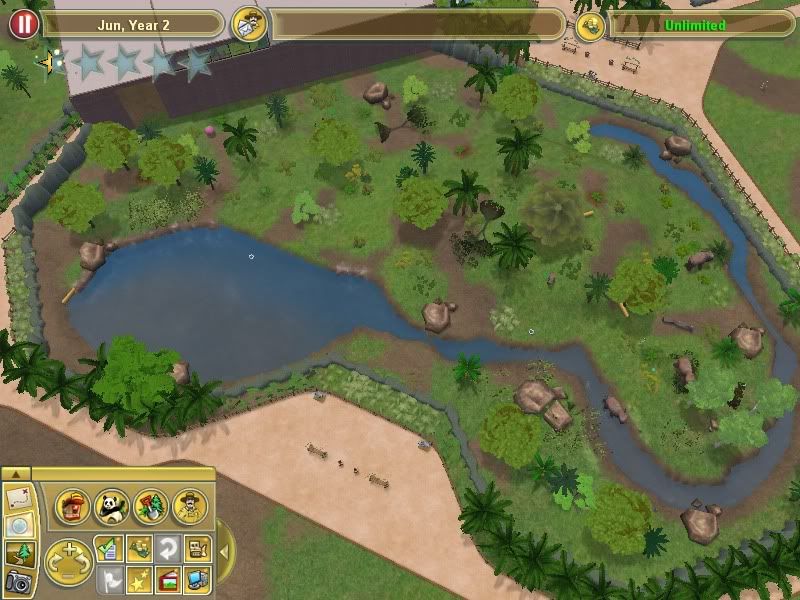The image size is (800, 600).
Task: Open the photo album book
Action: pyautogui.click(x=168, y=578)
